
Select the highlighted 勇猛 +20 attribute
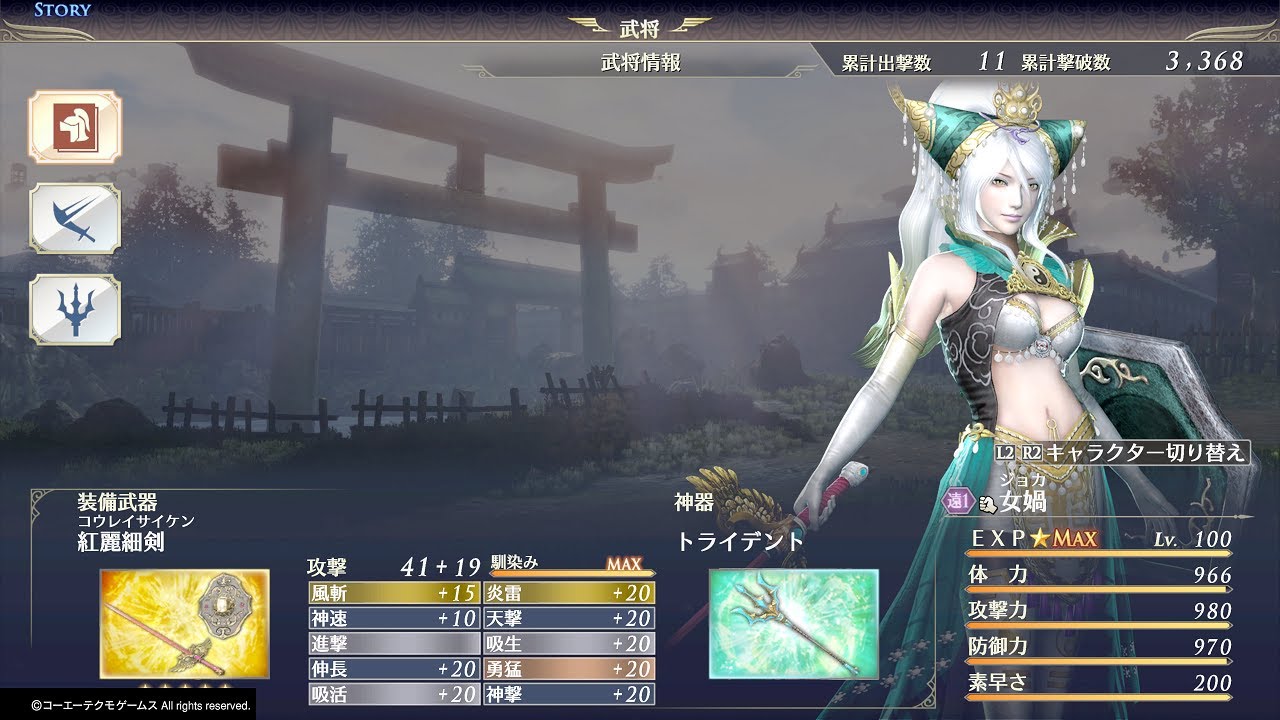569,669
